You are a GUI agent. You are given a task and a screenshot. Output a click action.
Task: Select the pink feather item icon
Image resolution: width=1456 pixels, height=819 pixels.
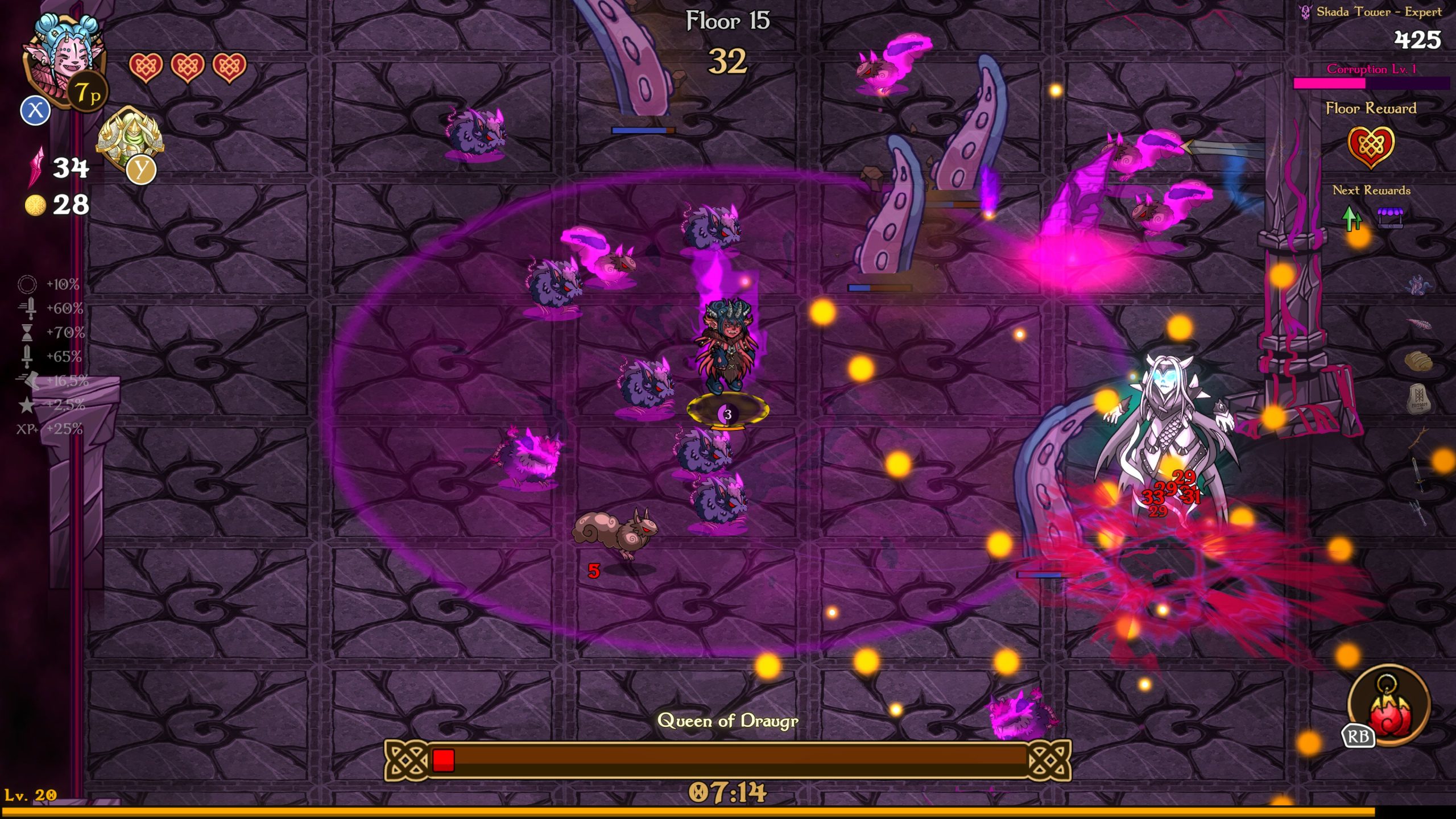pos(1418,324)
